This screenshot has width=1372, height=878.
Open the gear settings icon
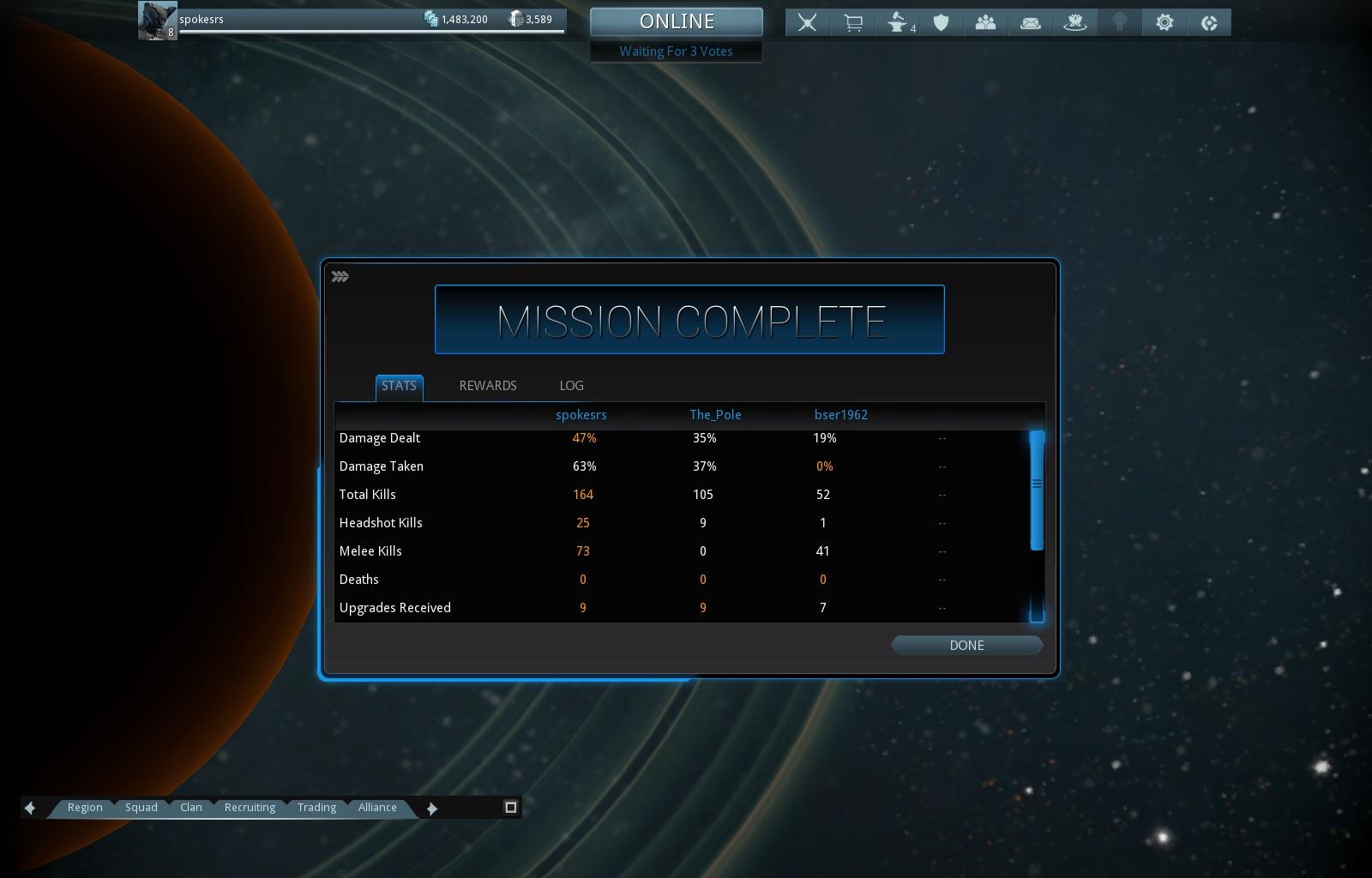coord(1164,23)
